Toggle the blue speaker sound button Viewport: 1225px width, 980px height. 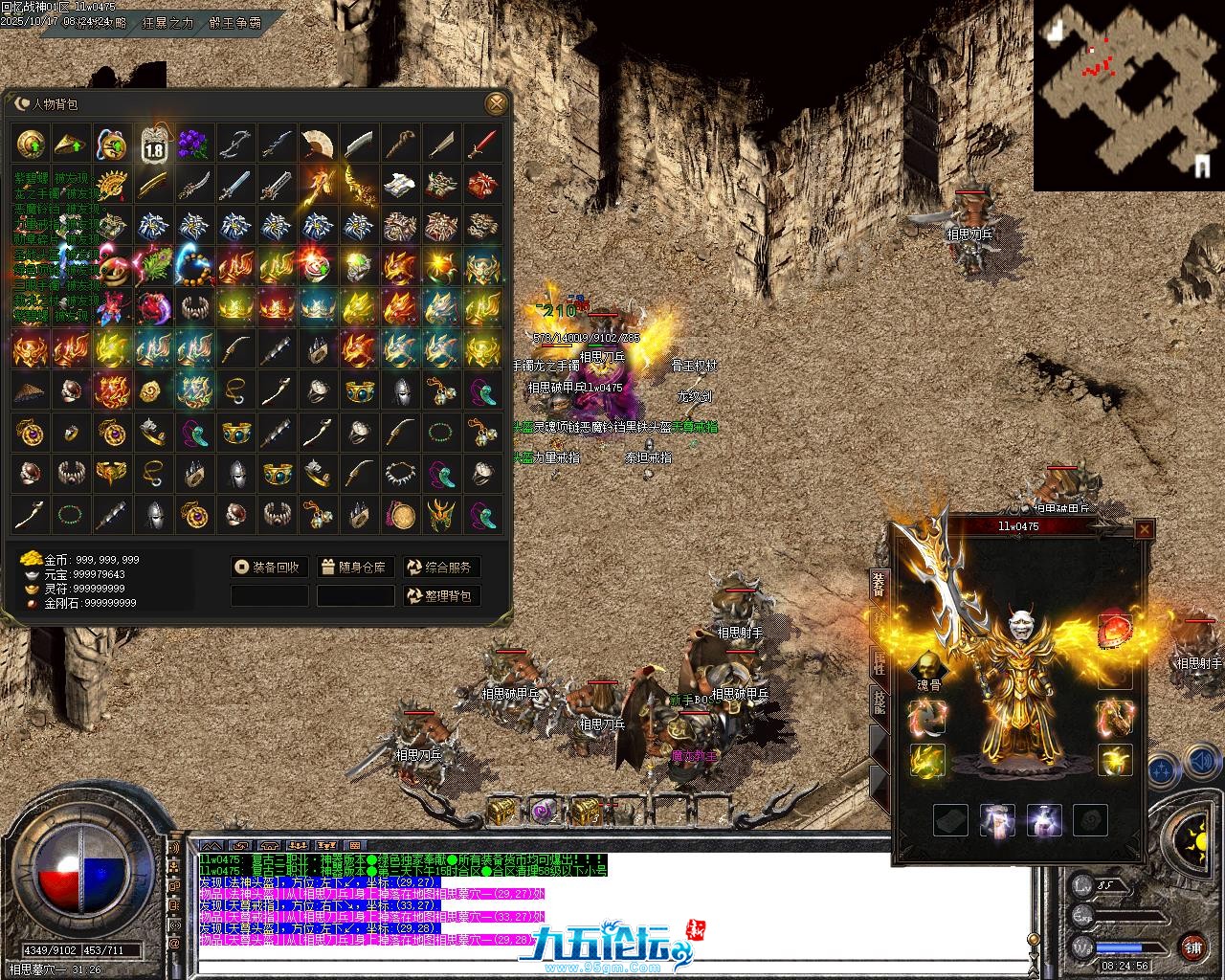point(1201,764)
